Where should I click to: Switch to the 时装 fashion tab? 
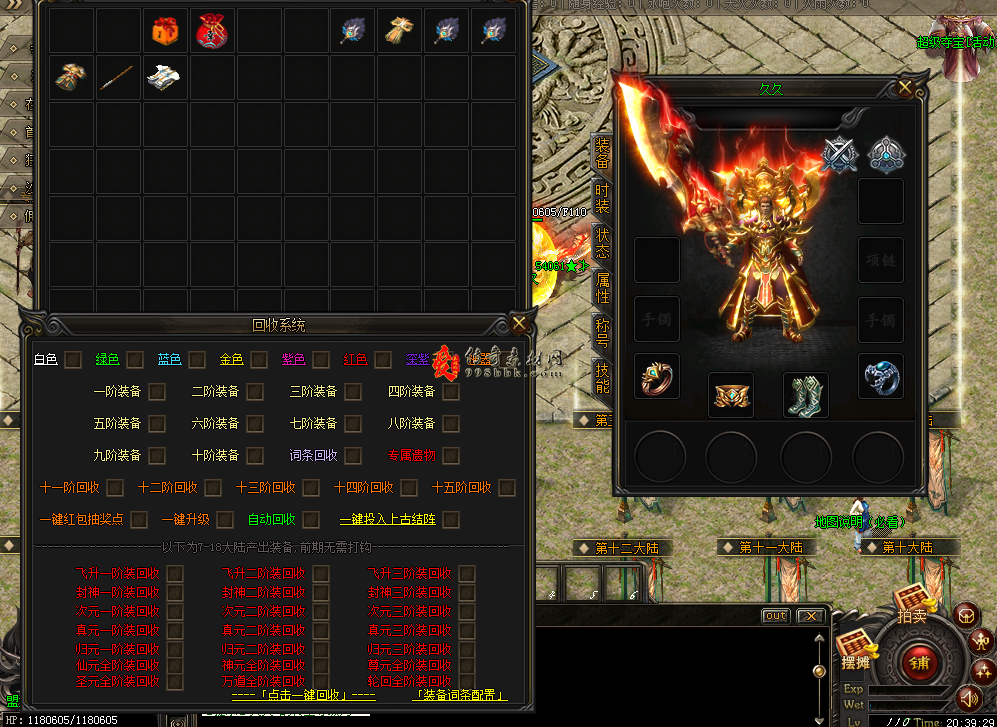click(602, 198)
